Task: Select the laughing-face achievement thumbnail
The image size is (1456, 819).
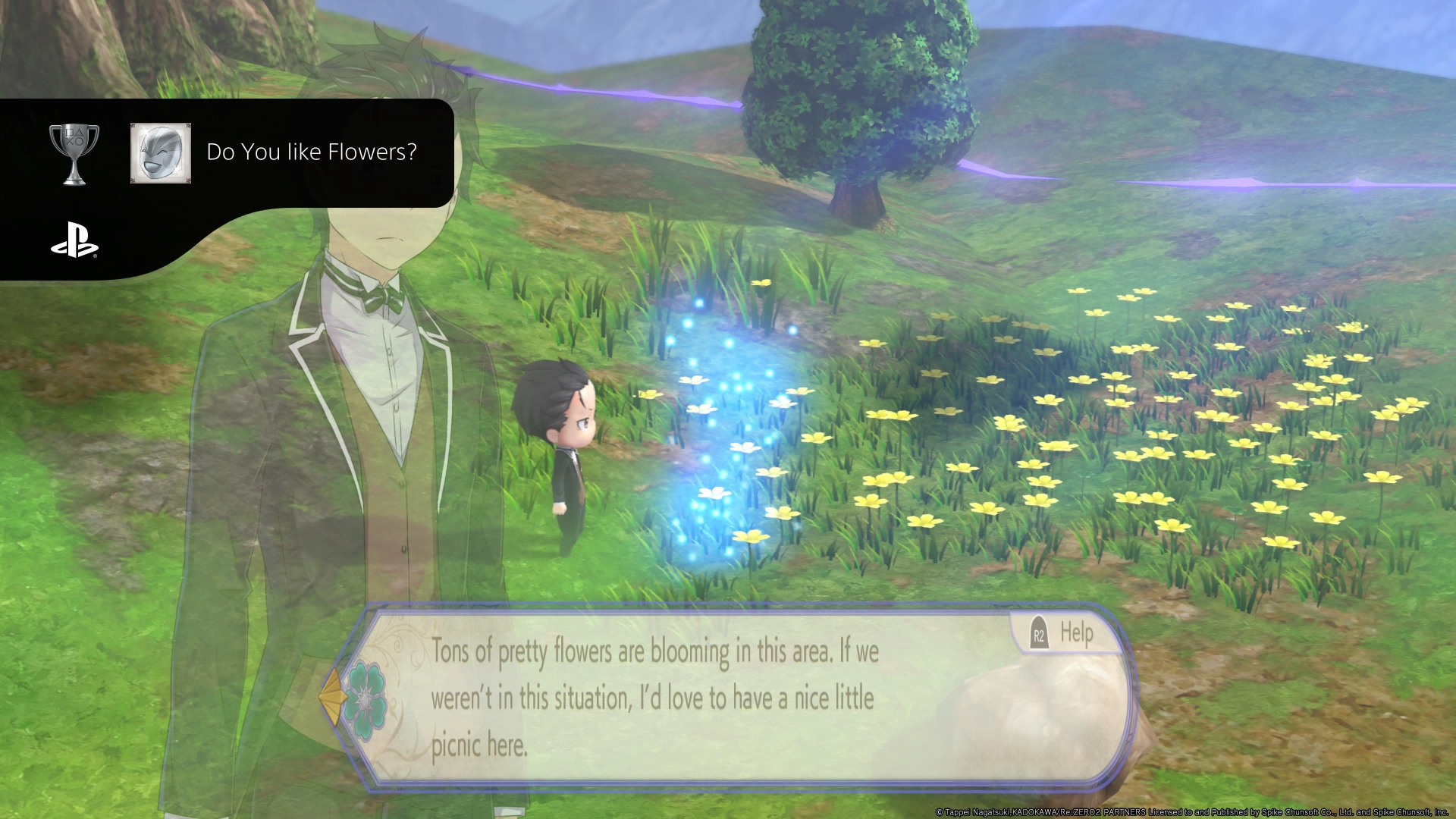Action: pyautogui.click(x=160, y=152)
